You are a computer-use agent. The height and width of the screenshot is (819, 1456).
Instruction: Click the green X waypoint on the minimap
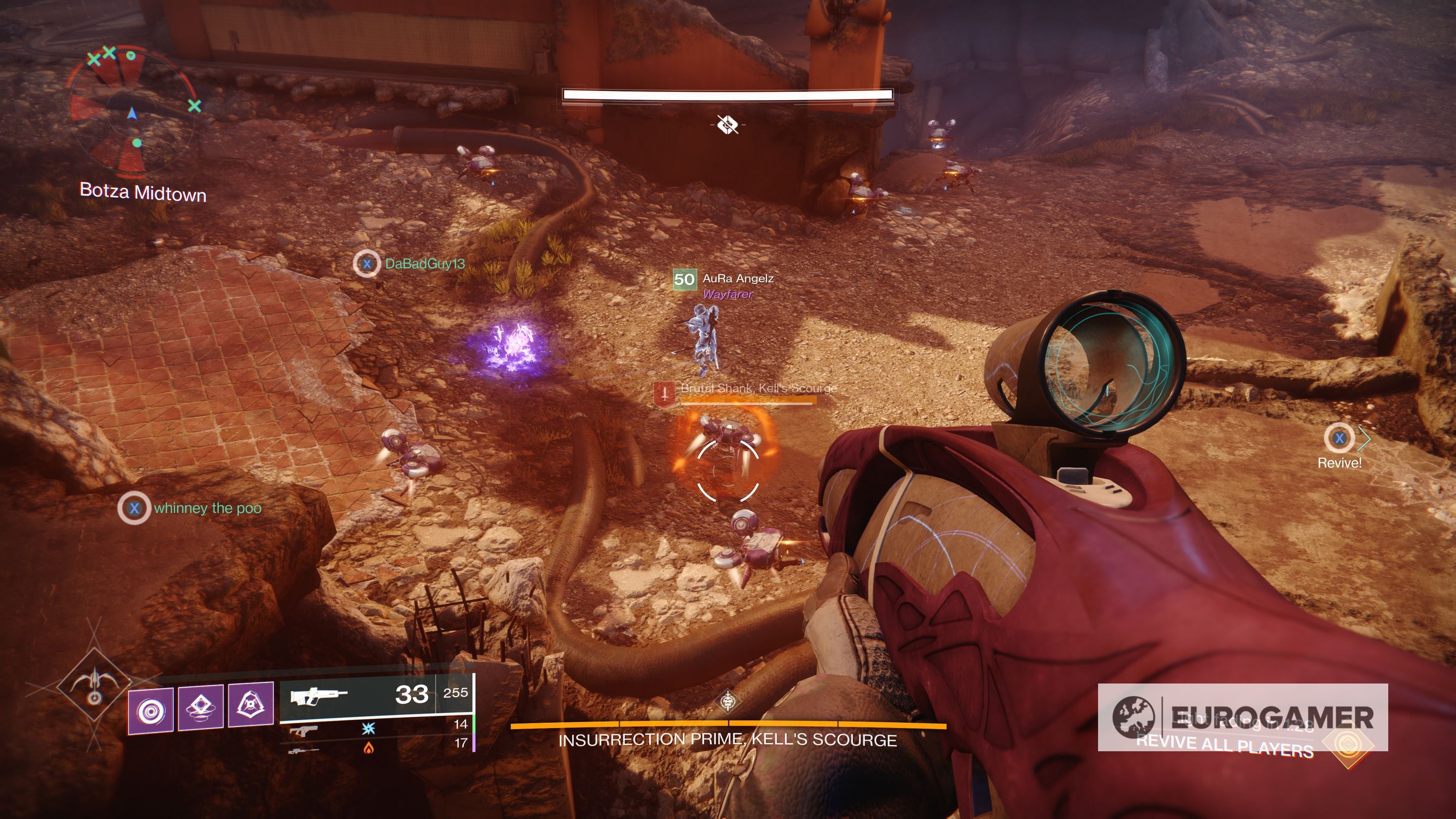tap(195, 106)
